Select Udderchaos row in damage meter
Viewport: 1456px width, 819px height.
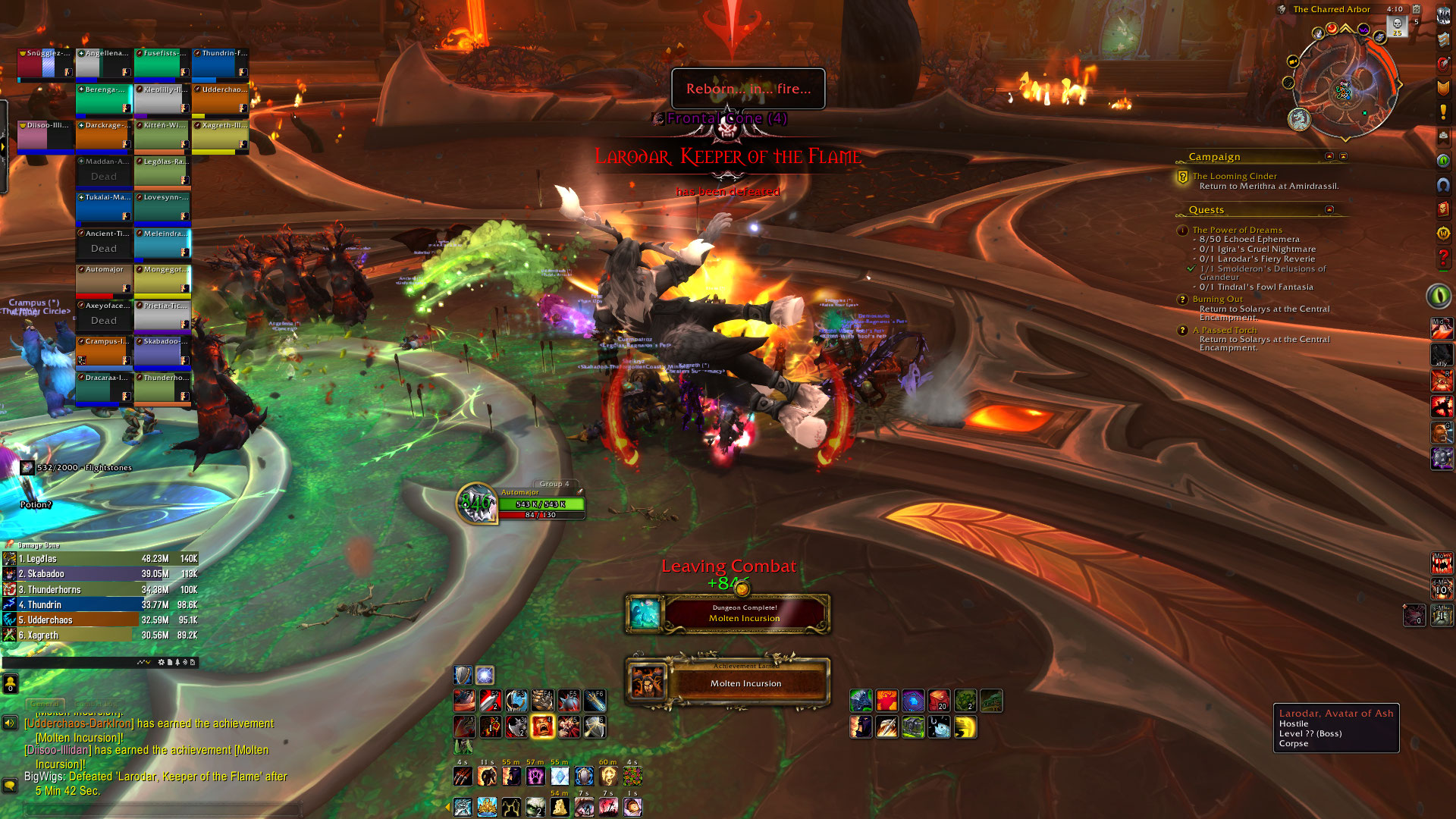point(100,620)
